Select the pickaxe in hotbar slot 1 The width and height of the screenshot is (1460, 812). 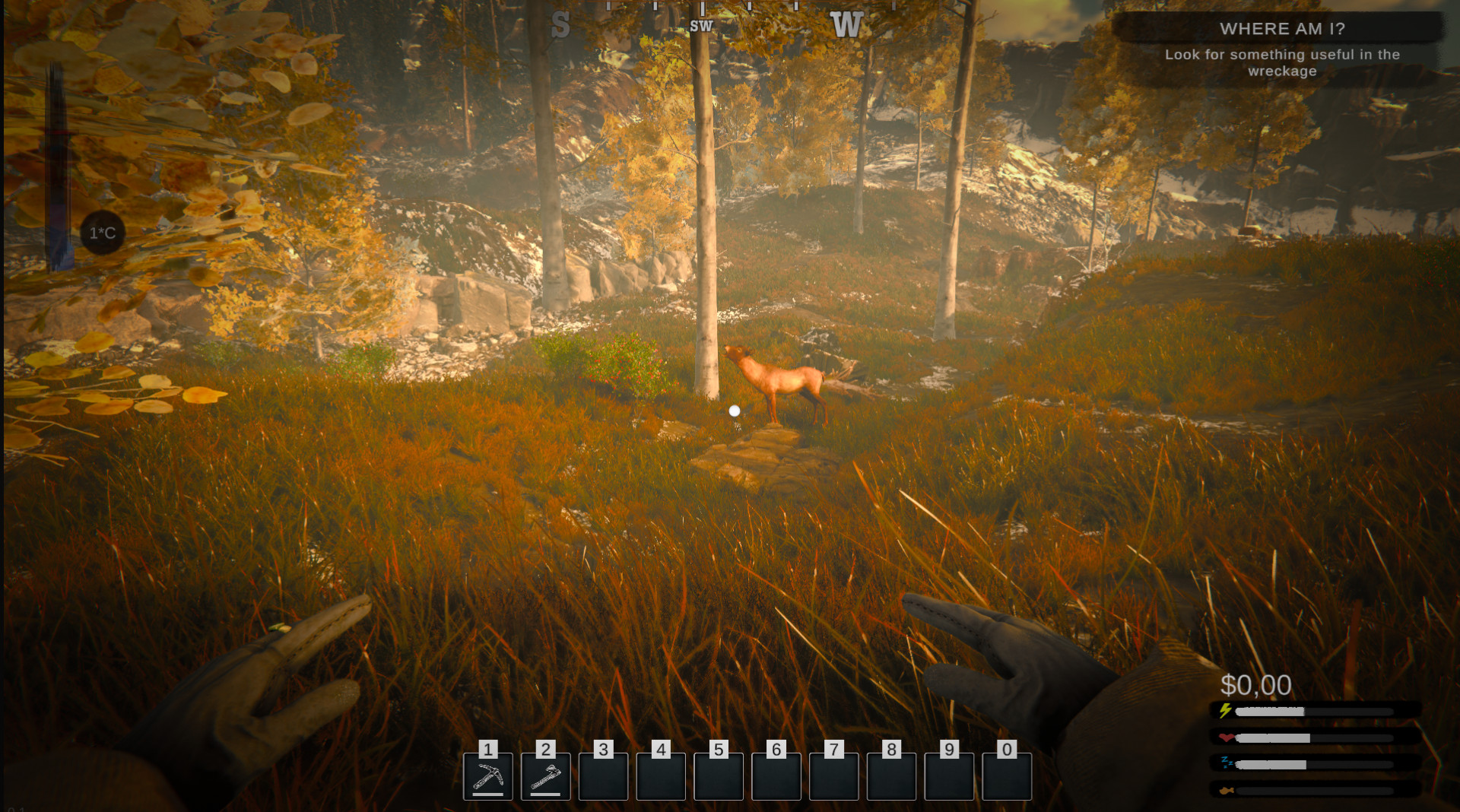click(x=487, y=776)
